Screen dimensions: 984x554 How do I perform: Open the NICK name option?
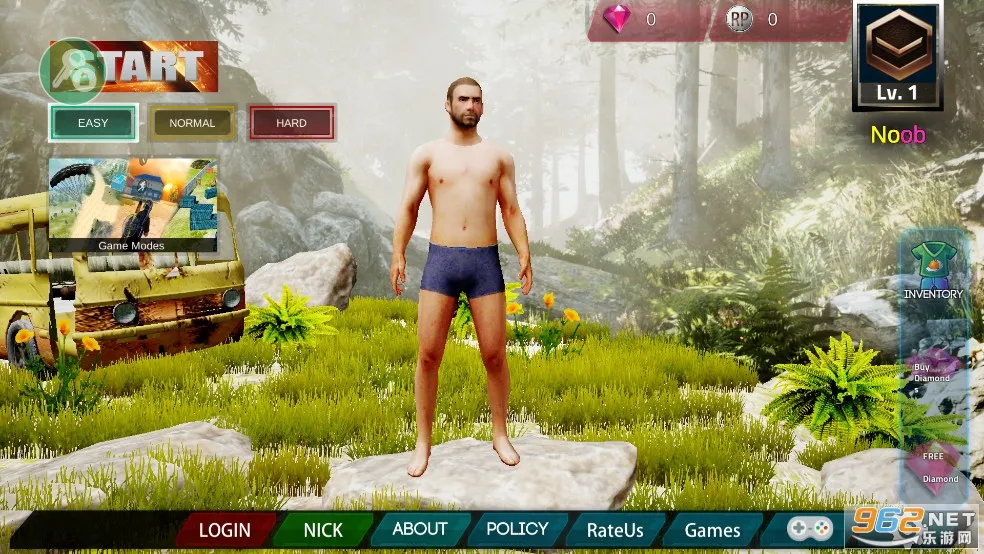coord(323,530)
